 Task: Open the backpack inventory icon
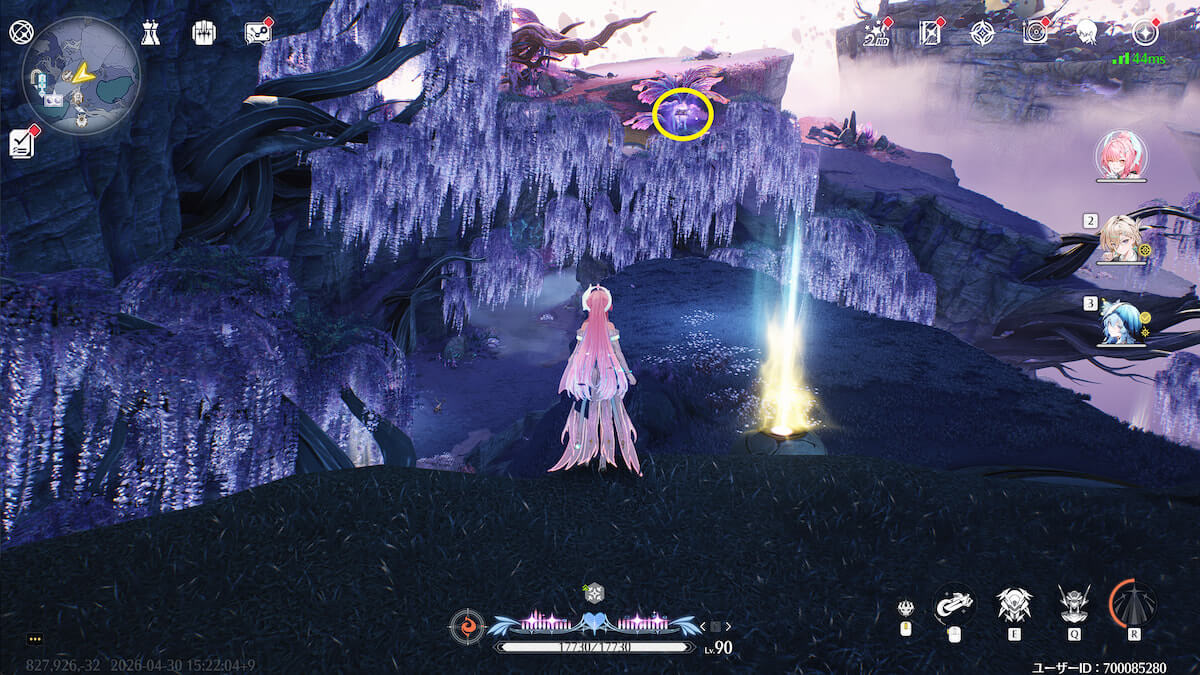pos(204,33)
